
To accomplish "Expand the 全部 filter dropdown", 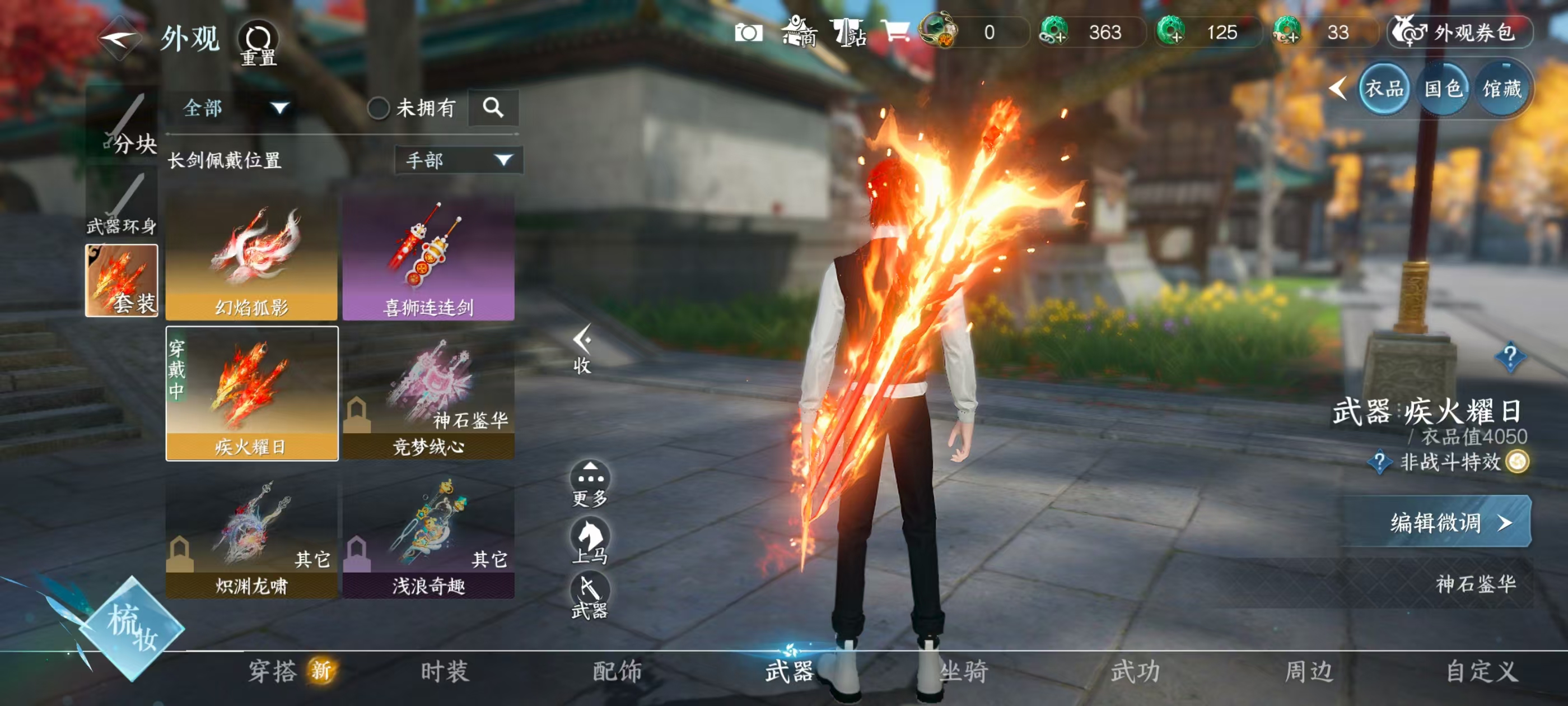I will (231, 108).
